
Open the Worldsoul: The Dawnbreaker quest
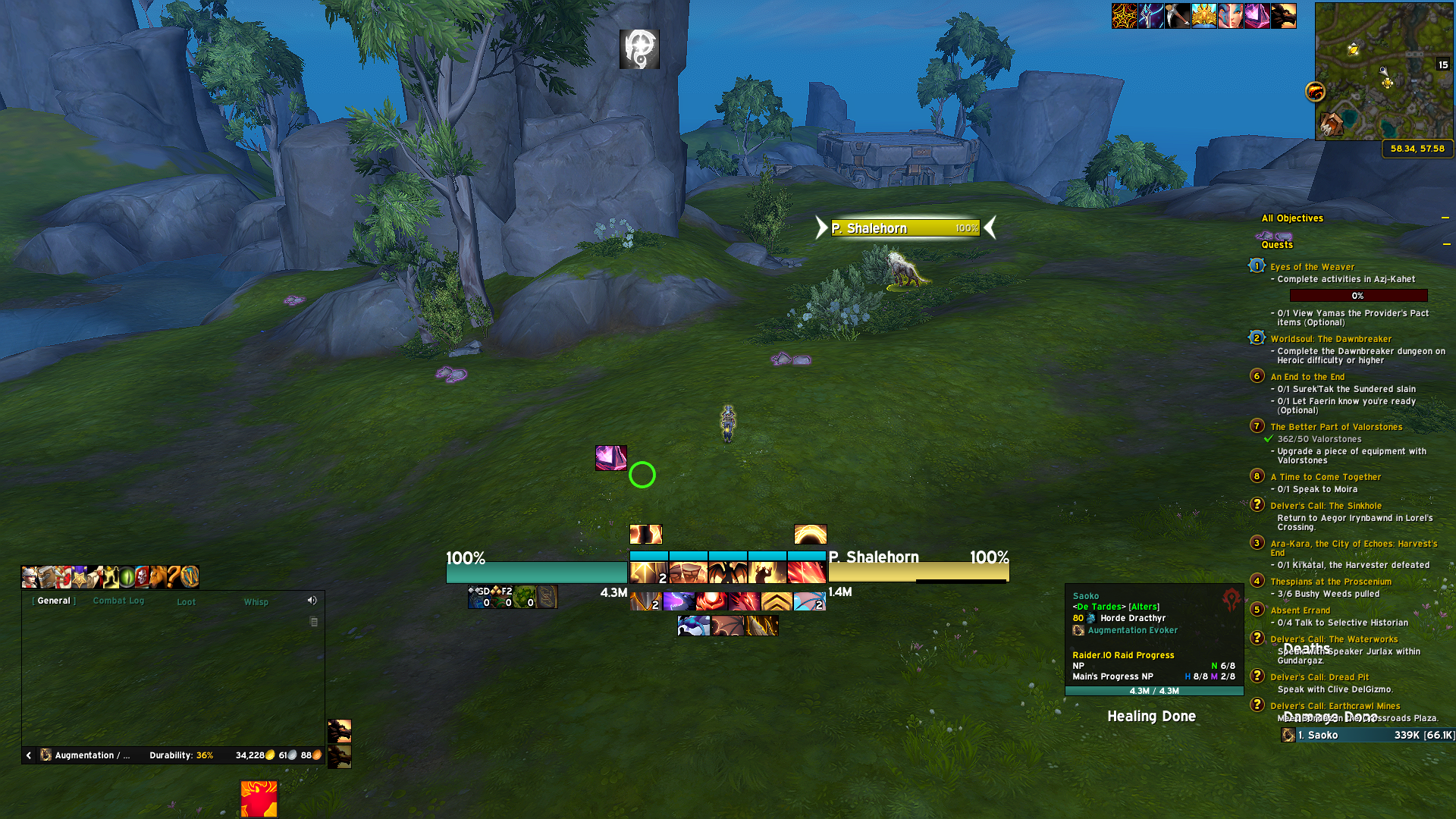1331,339
